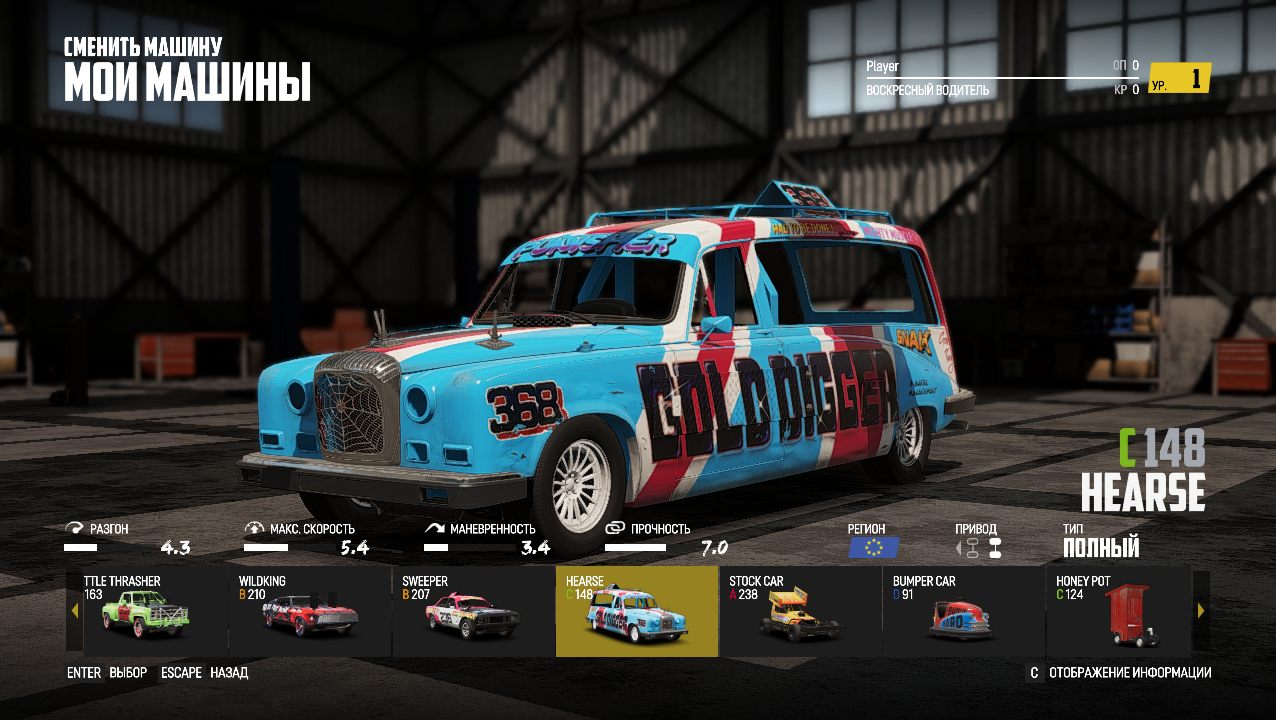Confirm with the ВЫБОР button
Image resolution: width=1276 pixels, height=720 pixels.
coord(128,673)
